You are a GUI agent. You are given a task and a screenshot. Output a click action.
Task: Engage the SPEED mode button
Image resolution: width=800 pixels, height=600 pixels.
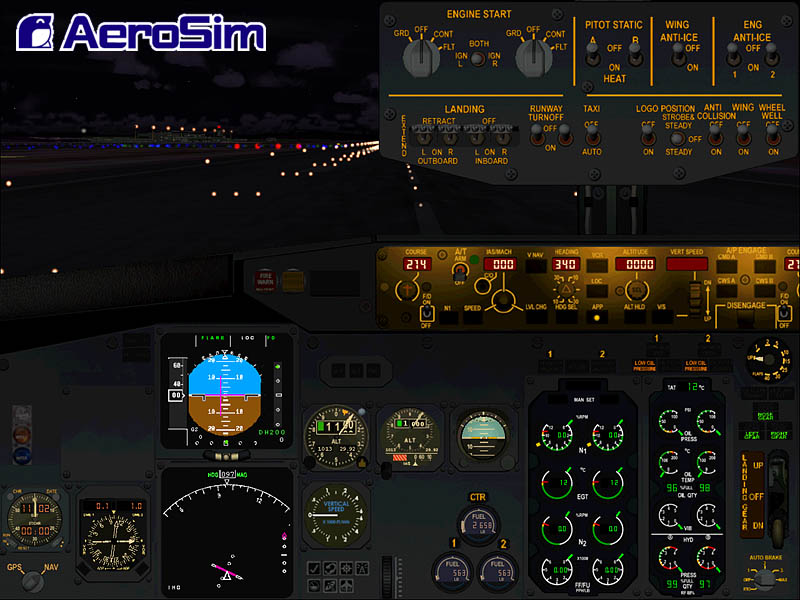(x=472, y=317)
